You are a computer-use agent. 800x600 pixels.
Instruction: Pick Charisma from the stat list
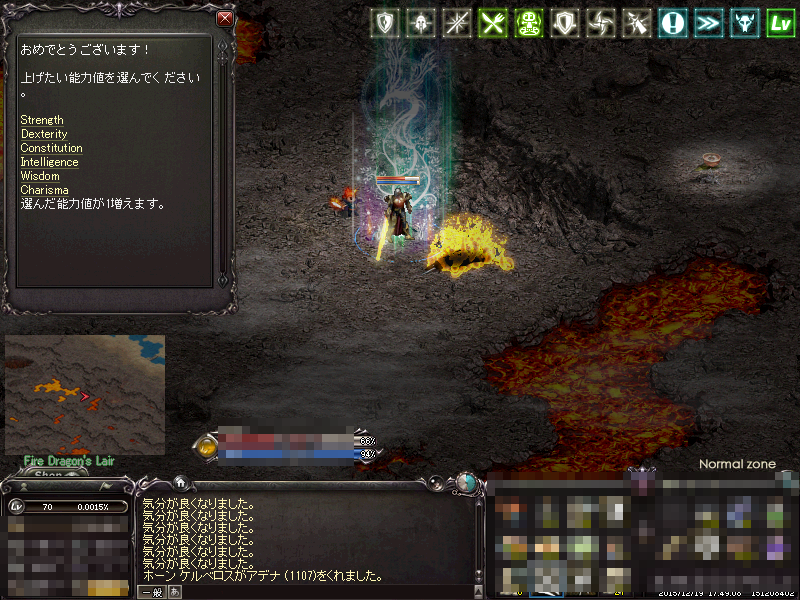[44, 190]
